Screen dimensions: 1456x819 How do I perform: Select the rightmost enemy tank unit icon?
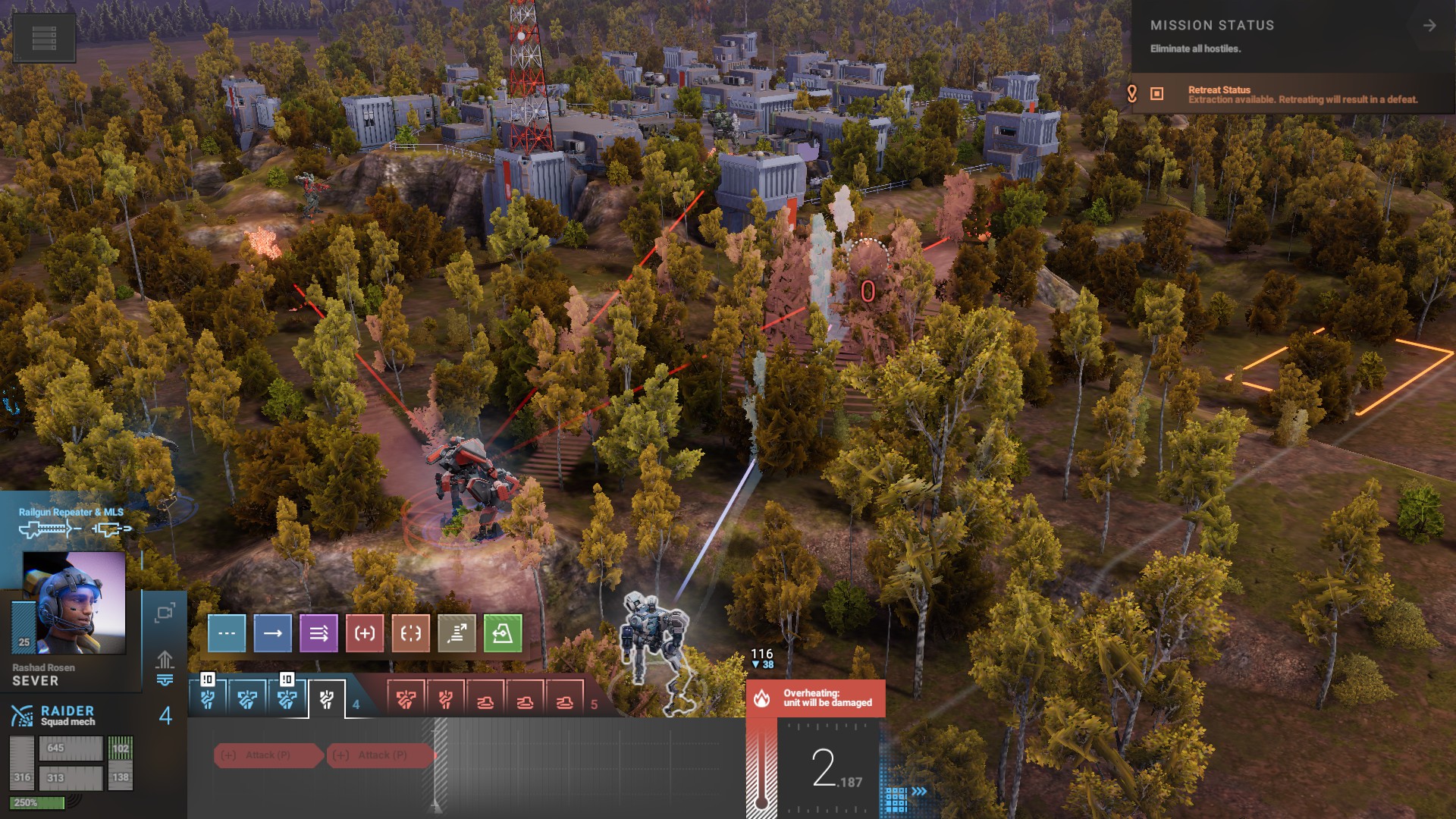(564, 701)
